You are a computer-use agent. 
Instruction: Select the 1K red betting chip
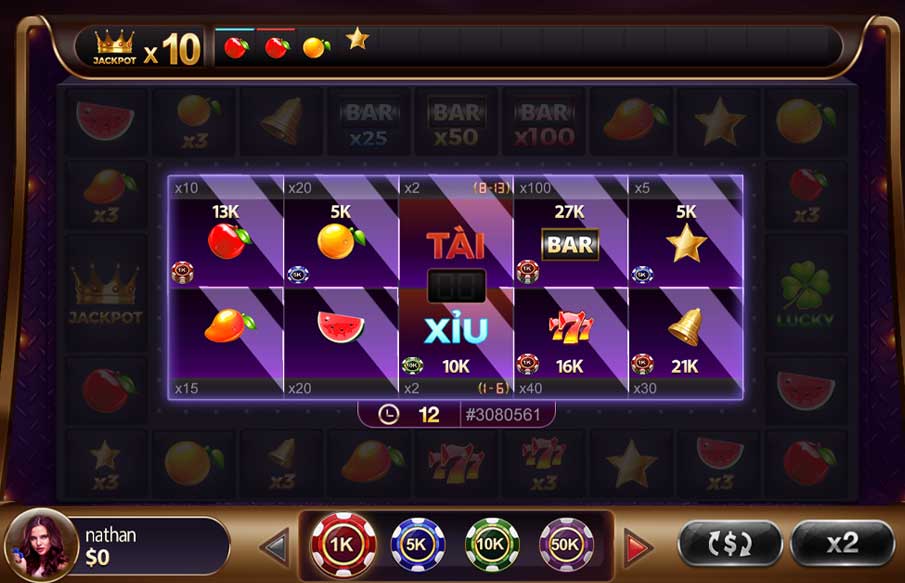coord(343,545)
